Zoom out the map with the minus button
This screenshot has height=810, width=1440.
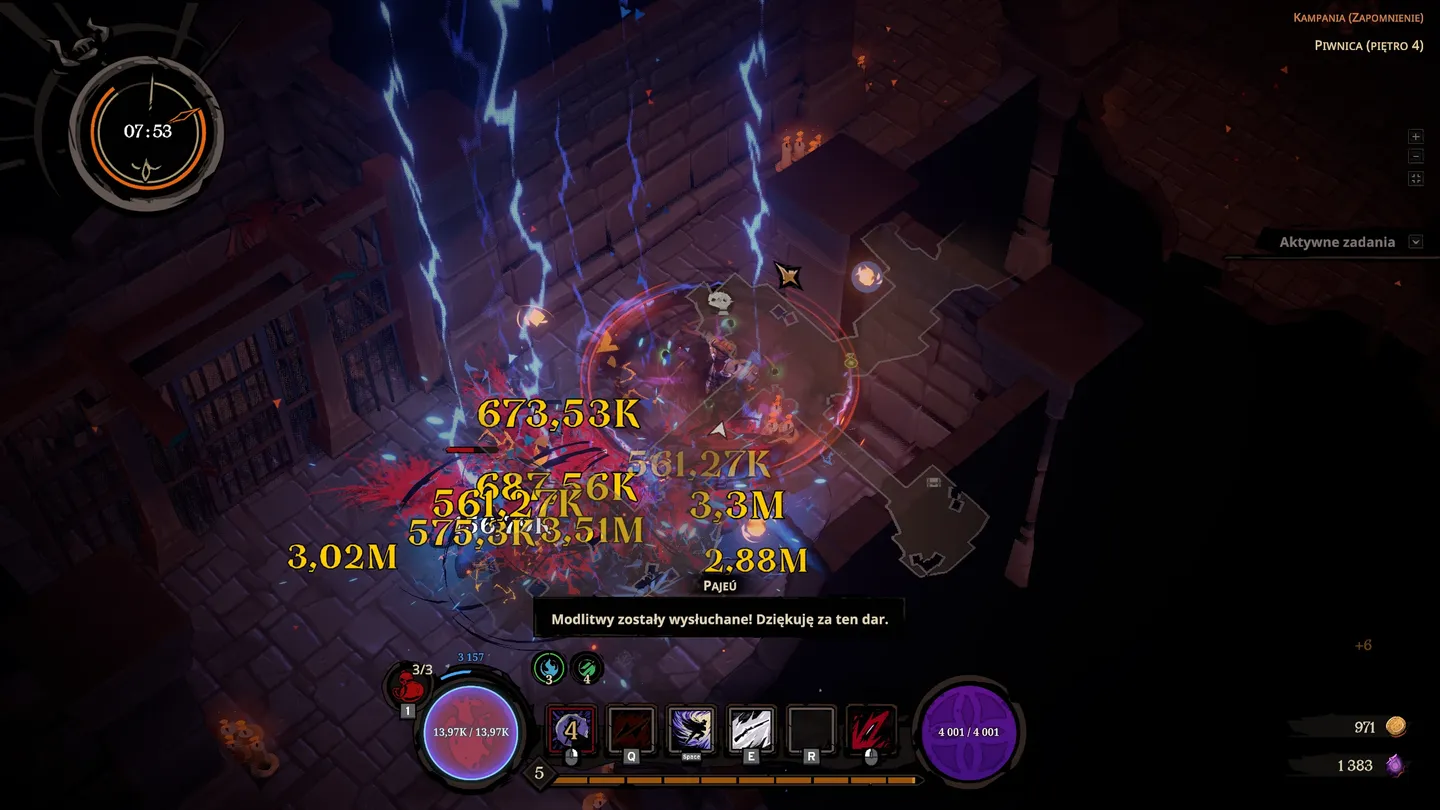click(1415, 157)
